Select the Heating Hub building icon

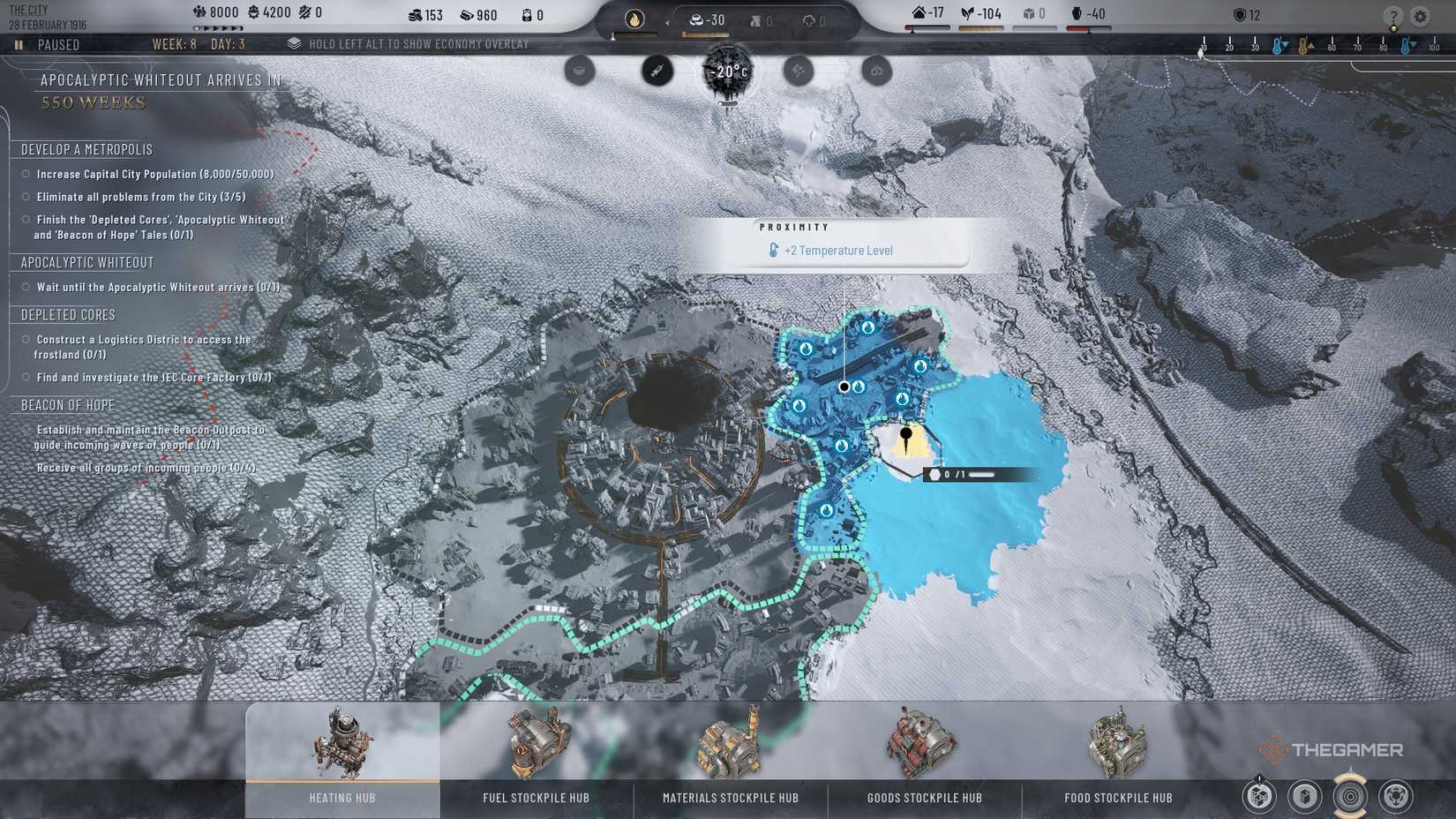click(x=340, y=746)
